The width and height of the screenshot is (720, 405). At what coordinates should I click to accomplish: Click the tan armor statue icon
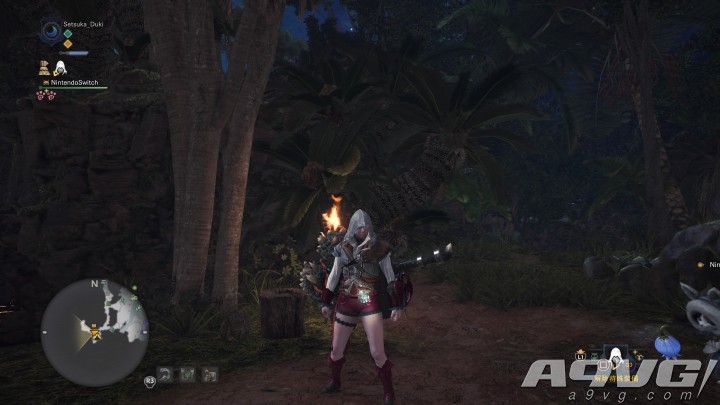click(44, 67)
